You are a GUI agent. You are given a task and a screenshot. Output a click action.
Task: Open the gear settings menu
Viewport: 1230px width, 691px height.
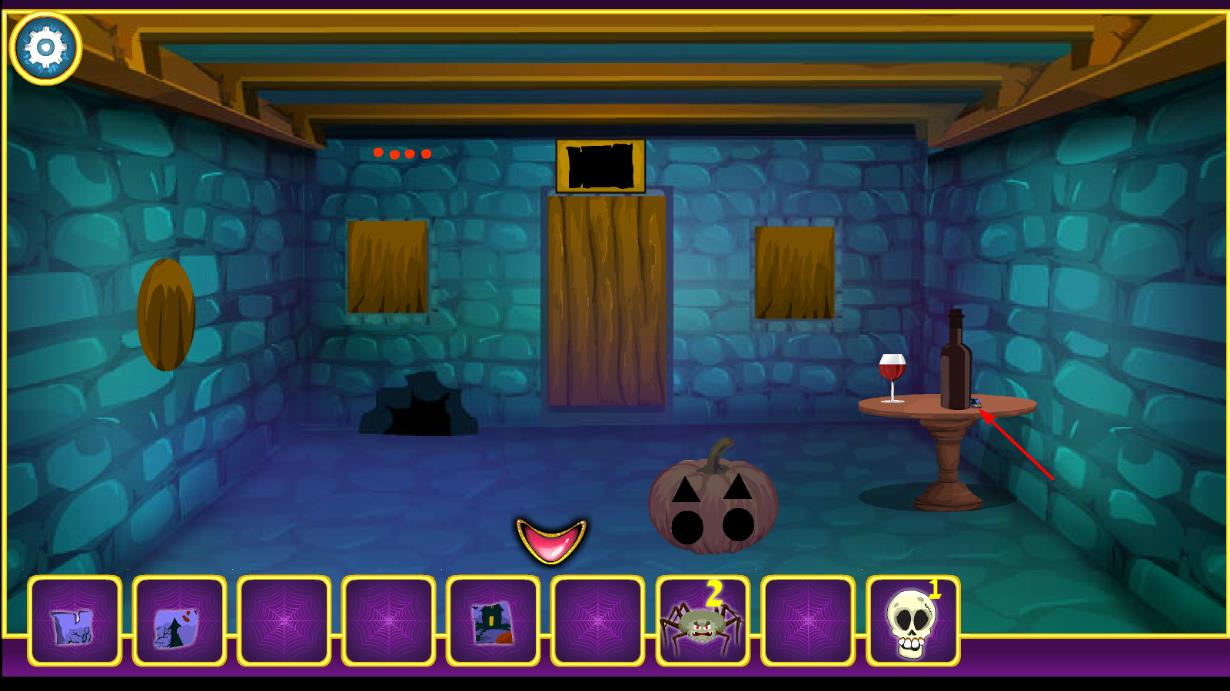[x=46, y=47]
